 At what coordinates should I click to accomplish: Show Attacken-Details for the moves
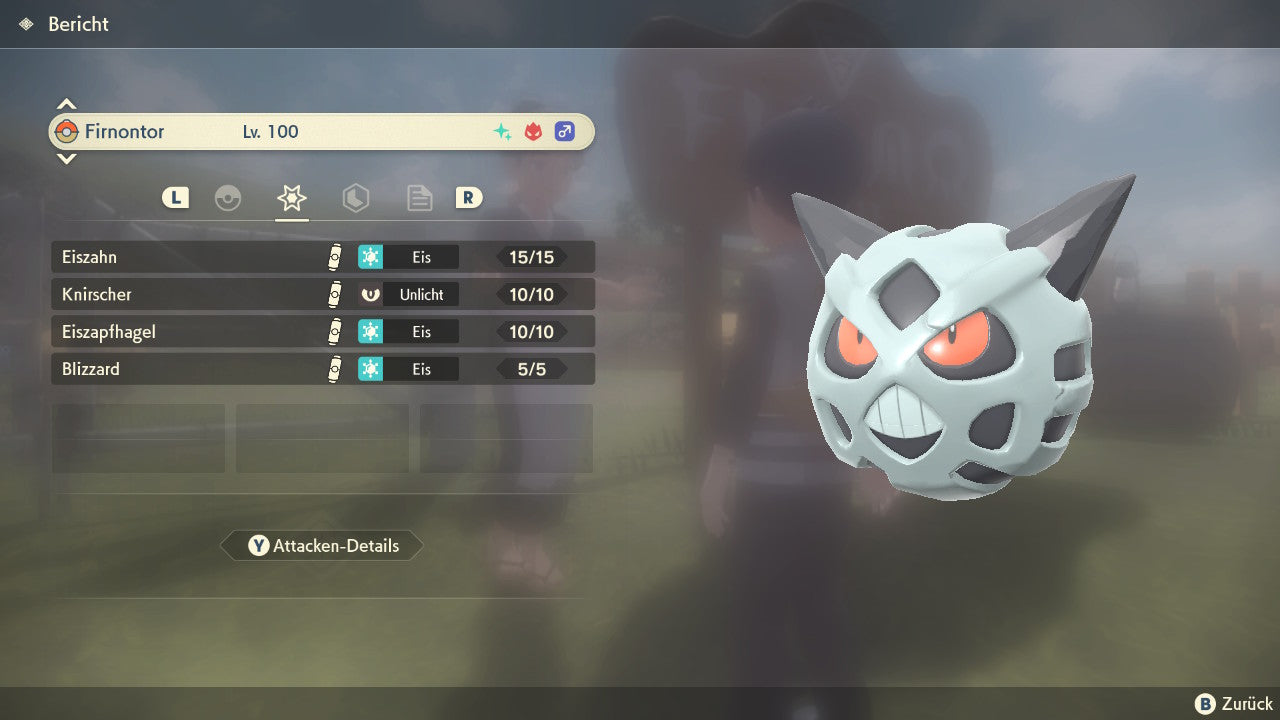[x=322, y=546]
